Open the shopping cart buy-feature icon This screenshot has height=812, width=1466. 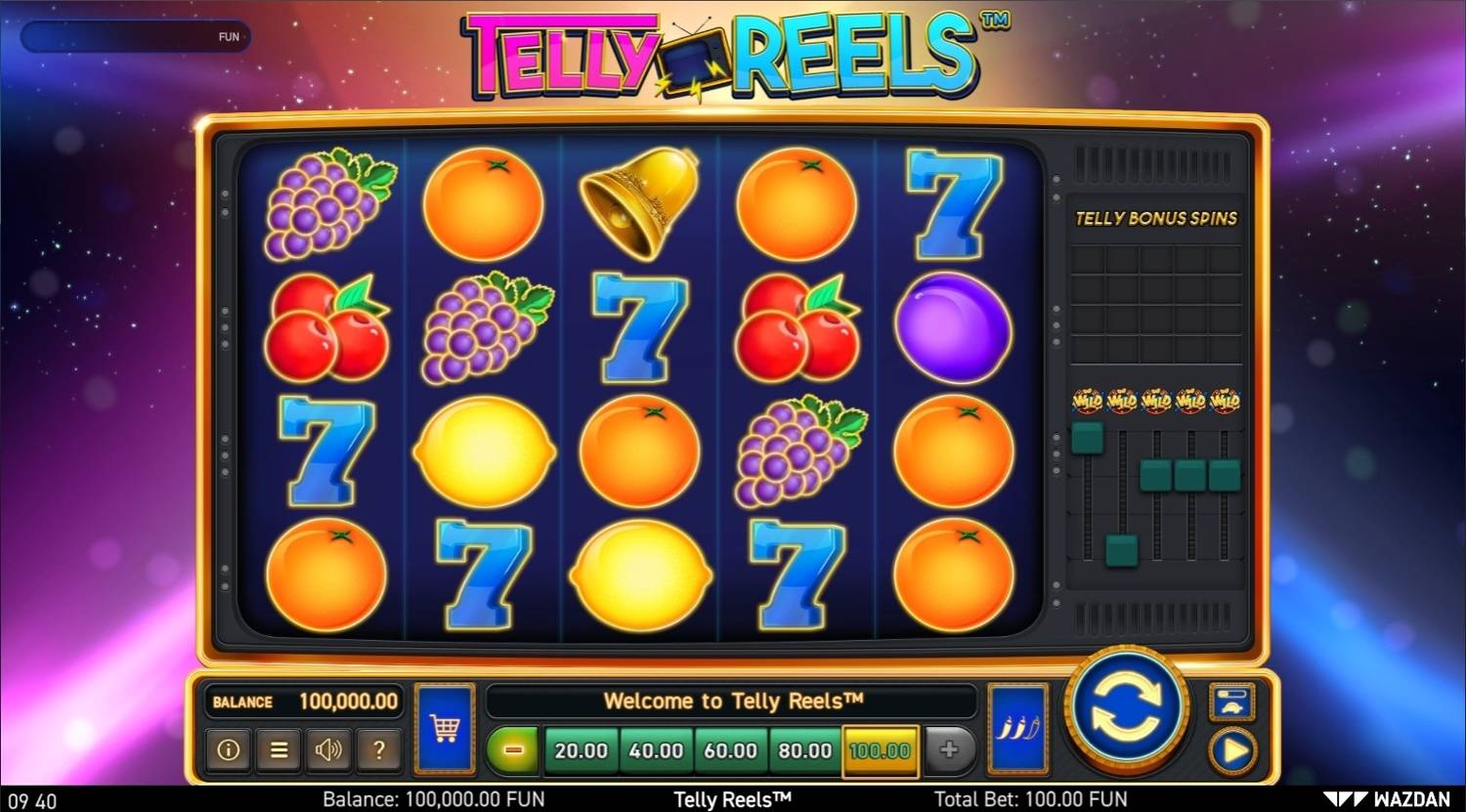445,728
